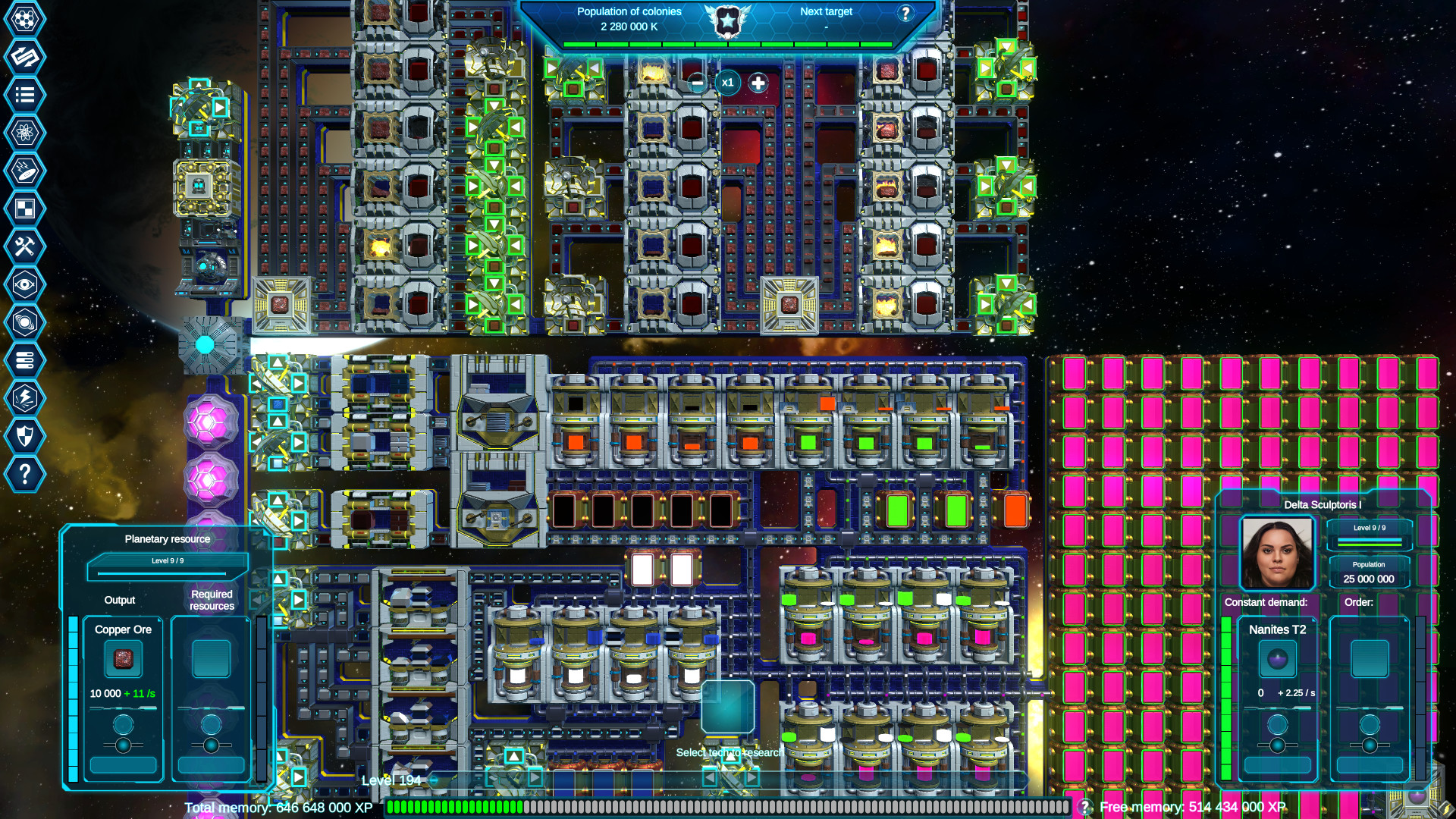The height and width of the screenshot is (819, 1456).
Task: Select the hammer-and-wrench construction icon
Action: pos(25,246)
